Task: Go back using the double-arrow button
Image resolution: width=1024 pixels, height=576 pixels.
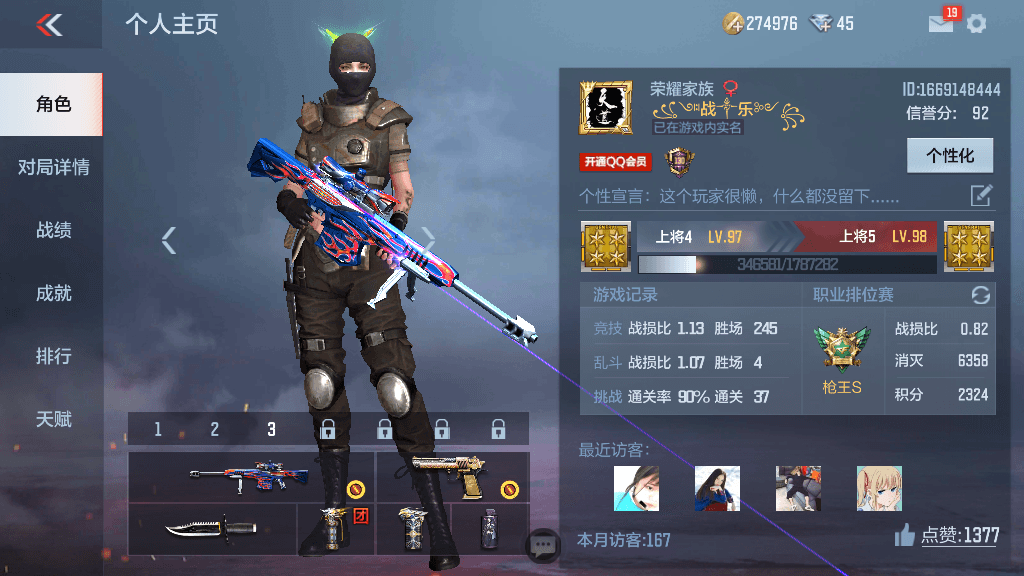Action: tap(49, 25)
